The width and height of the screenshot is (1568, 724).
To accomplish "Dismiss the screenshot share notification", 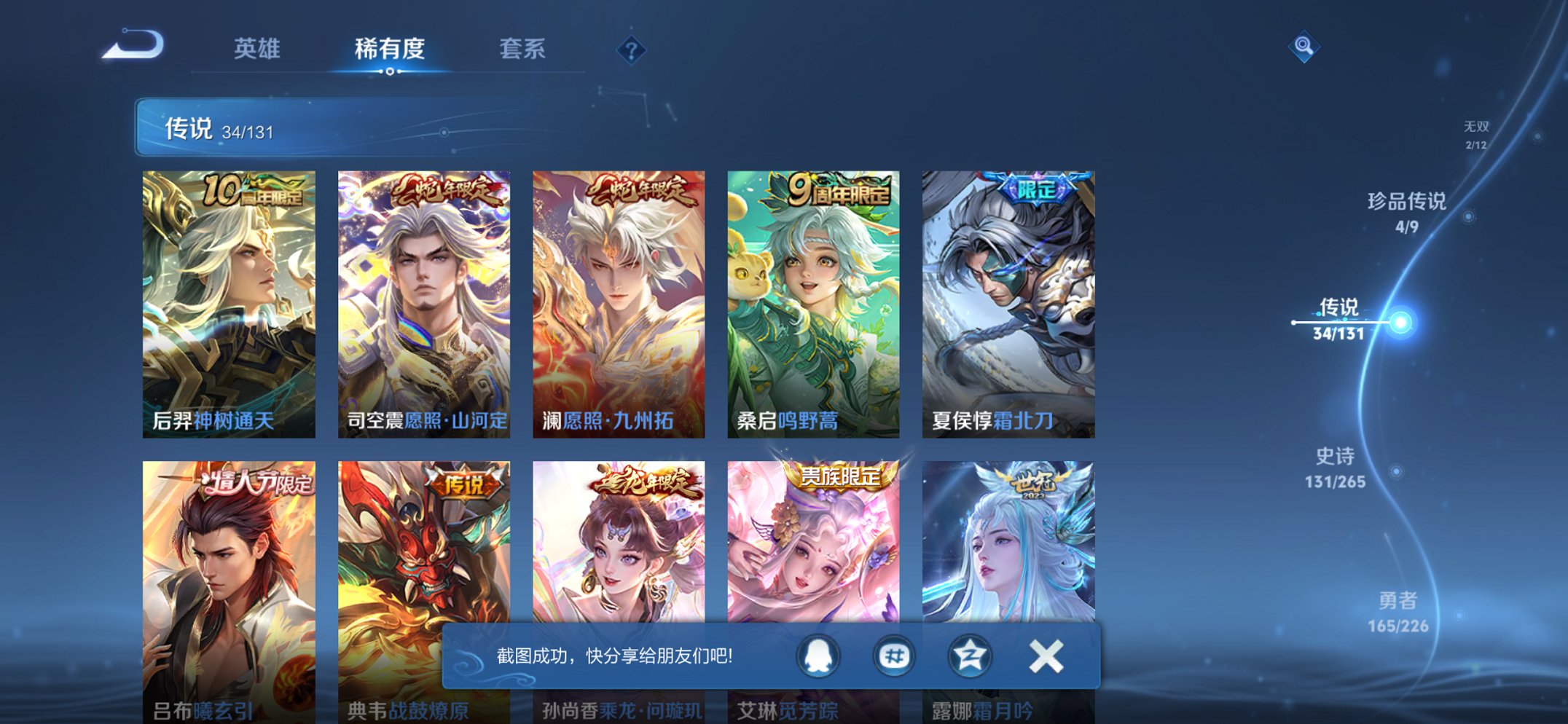I will click(1045, 655).
